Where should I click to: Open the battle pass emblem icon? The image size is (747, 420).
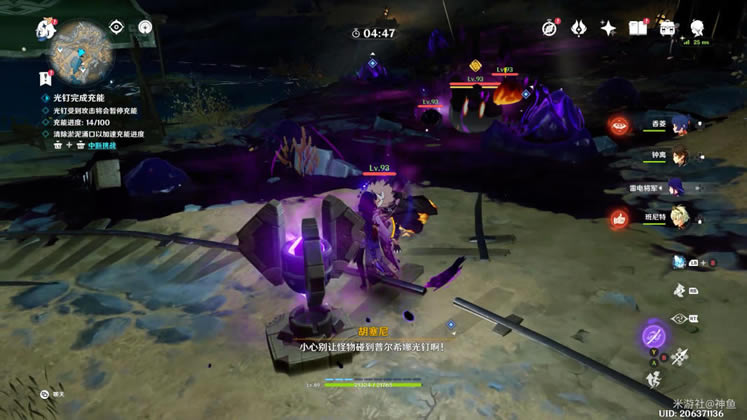point(578,28)
